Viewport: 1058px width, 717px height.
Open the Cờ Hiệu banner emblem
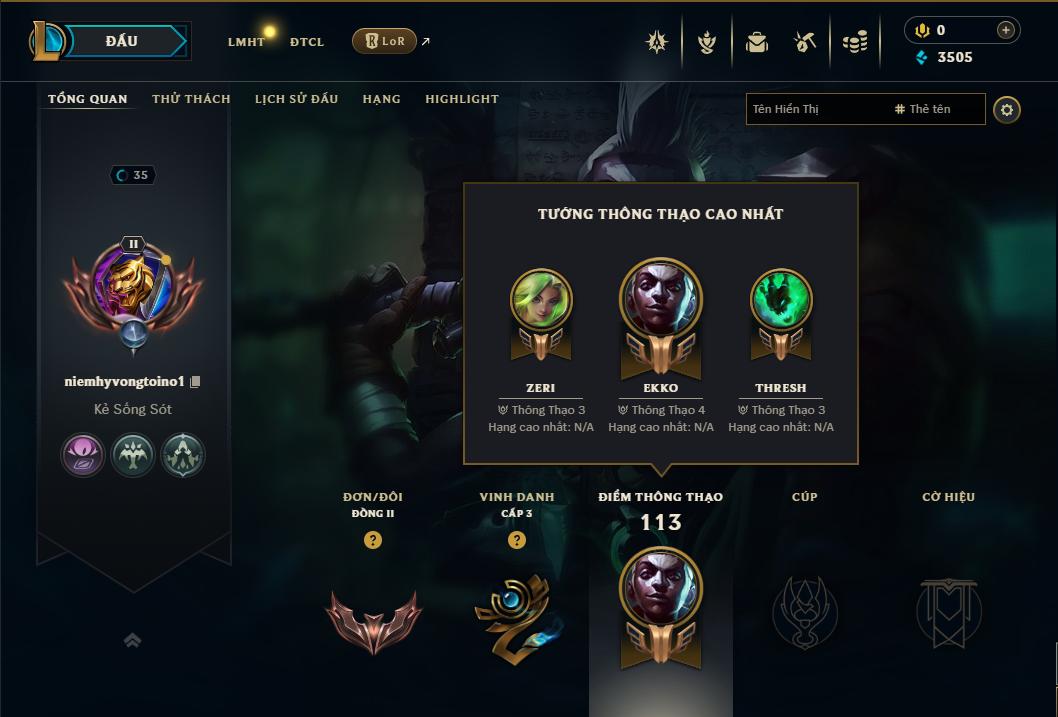pos(948,611)
